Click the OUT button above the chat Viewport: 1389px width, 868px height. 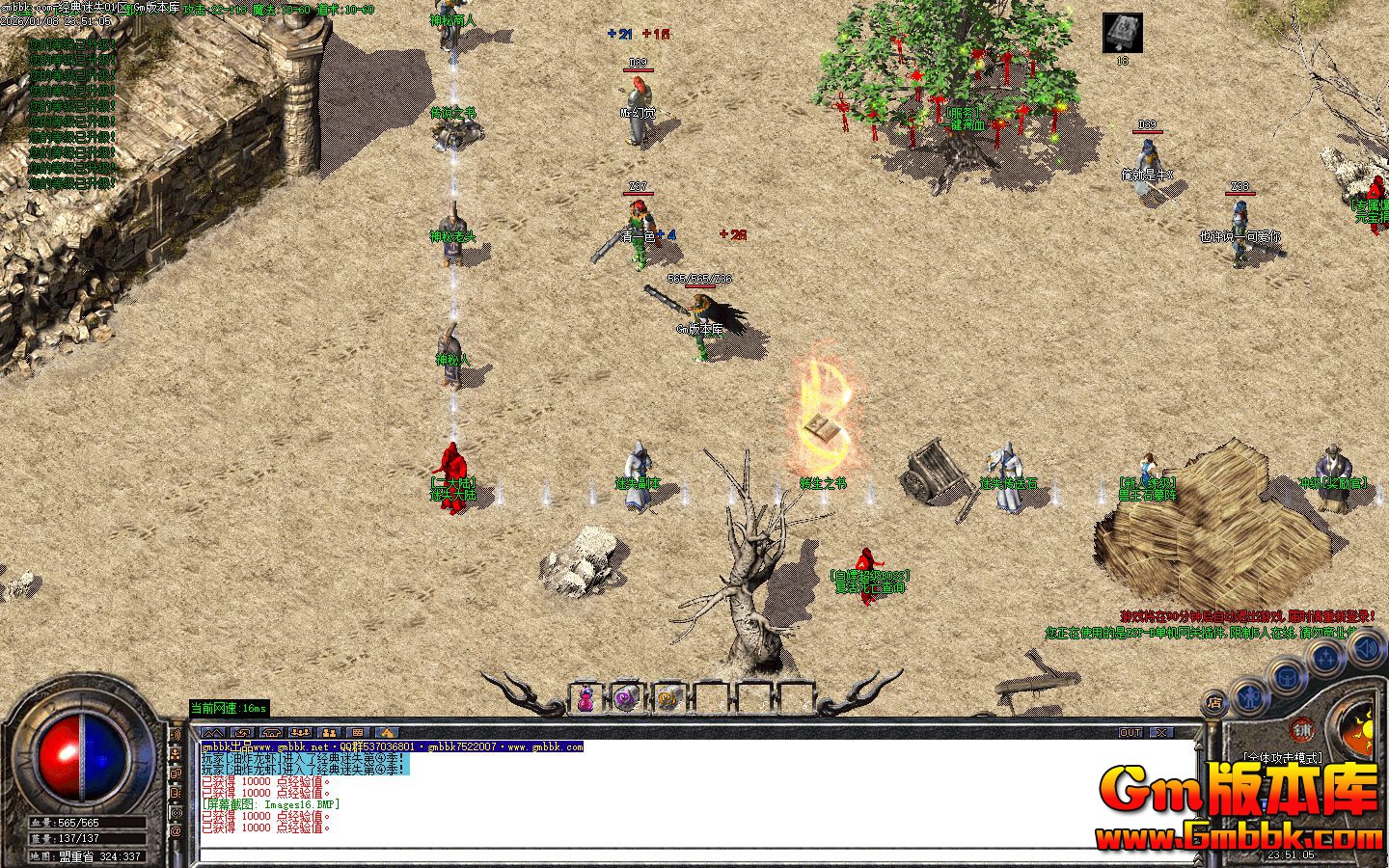tap(1130, 733)
